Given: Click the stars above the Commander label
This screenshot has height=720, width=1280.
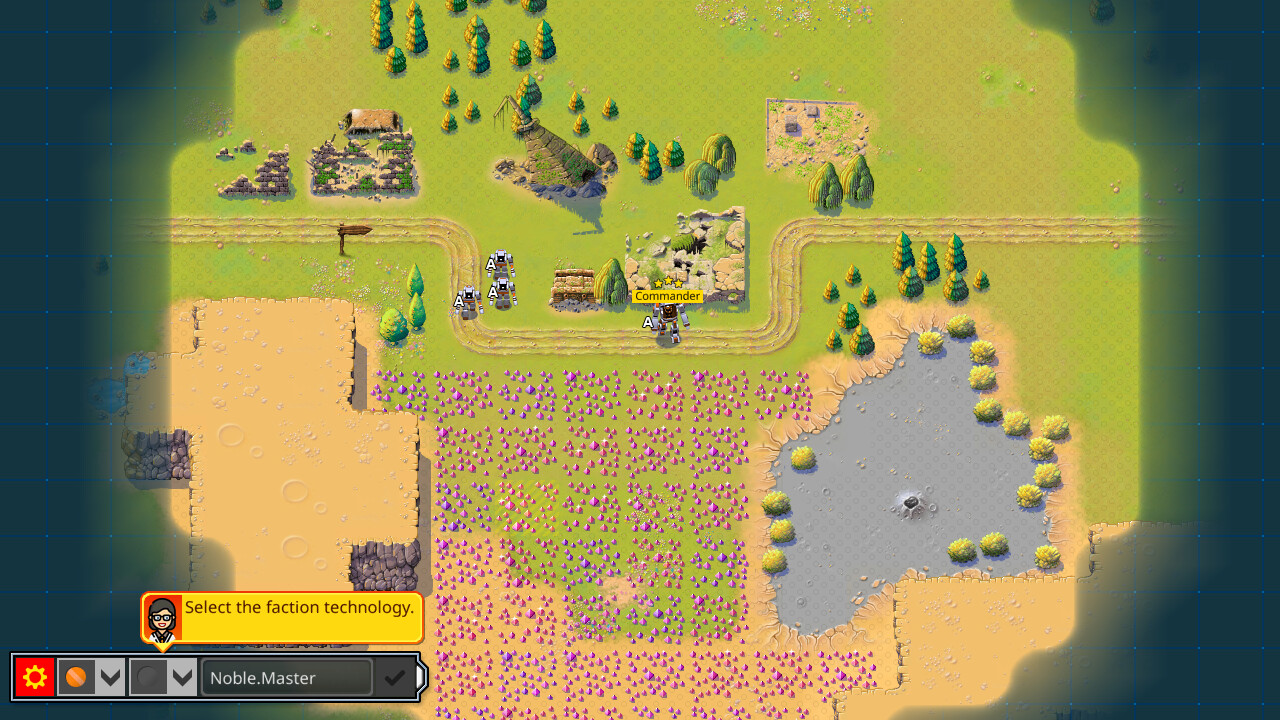Looking at the screenshot, I should [668, 283].
